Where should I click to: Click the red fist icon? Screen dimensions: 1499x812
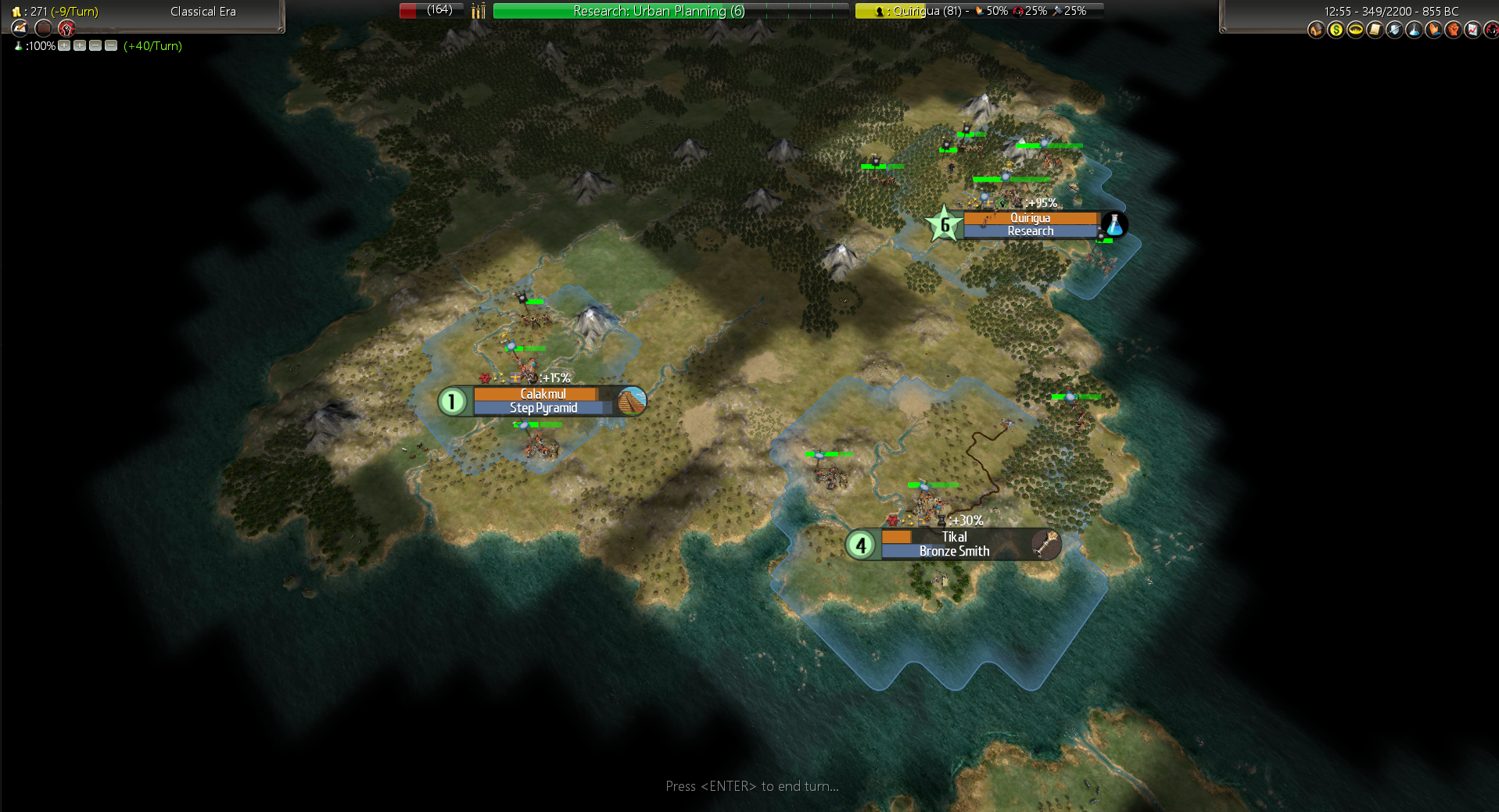pos(66,28)
